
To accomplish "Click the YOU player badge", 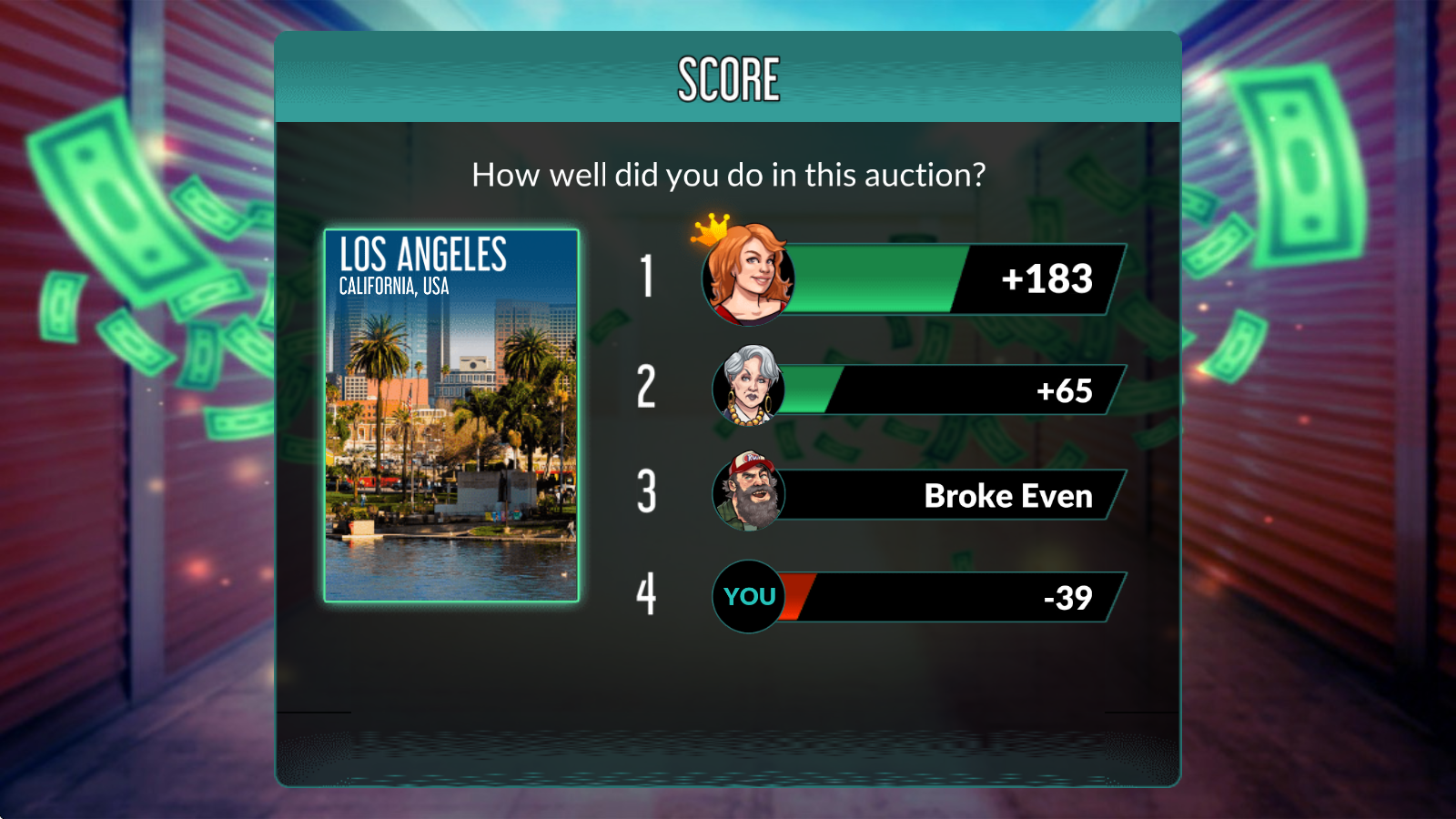I will pyautogui.click(x=749, y=597).
